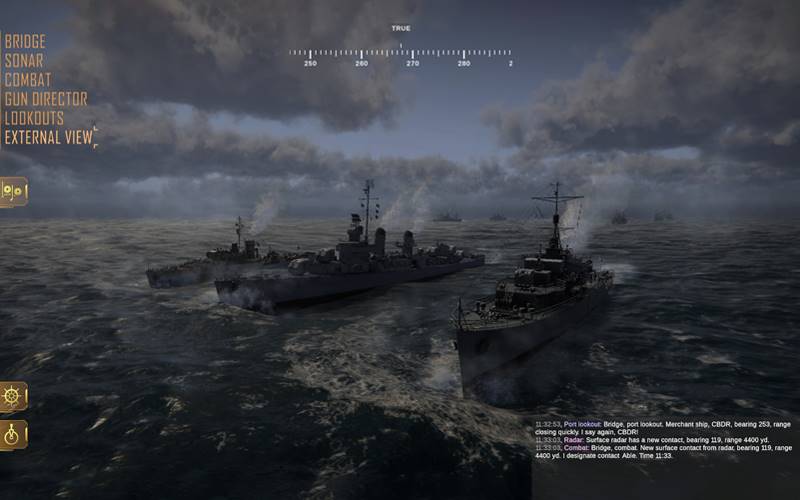The image size is (800, 500).
Task: Open the engine telegraph icon below the wheel
Action: pyautogui.click(x=14, y=435)
